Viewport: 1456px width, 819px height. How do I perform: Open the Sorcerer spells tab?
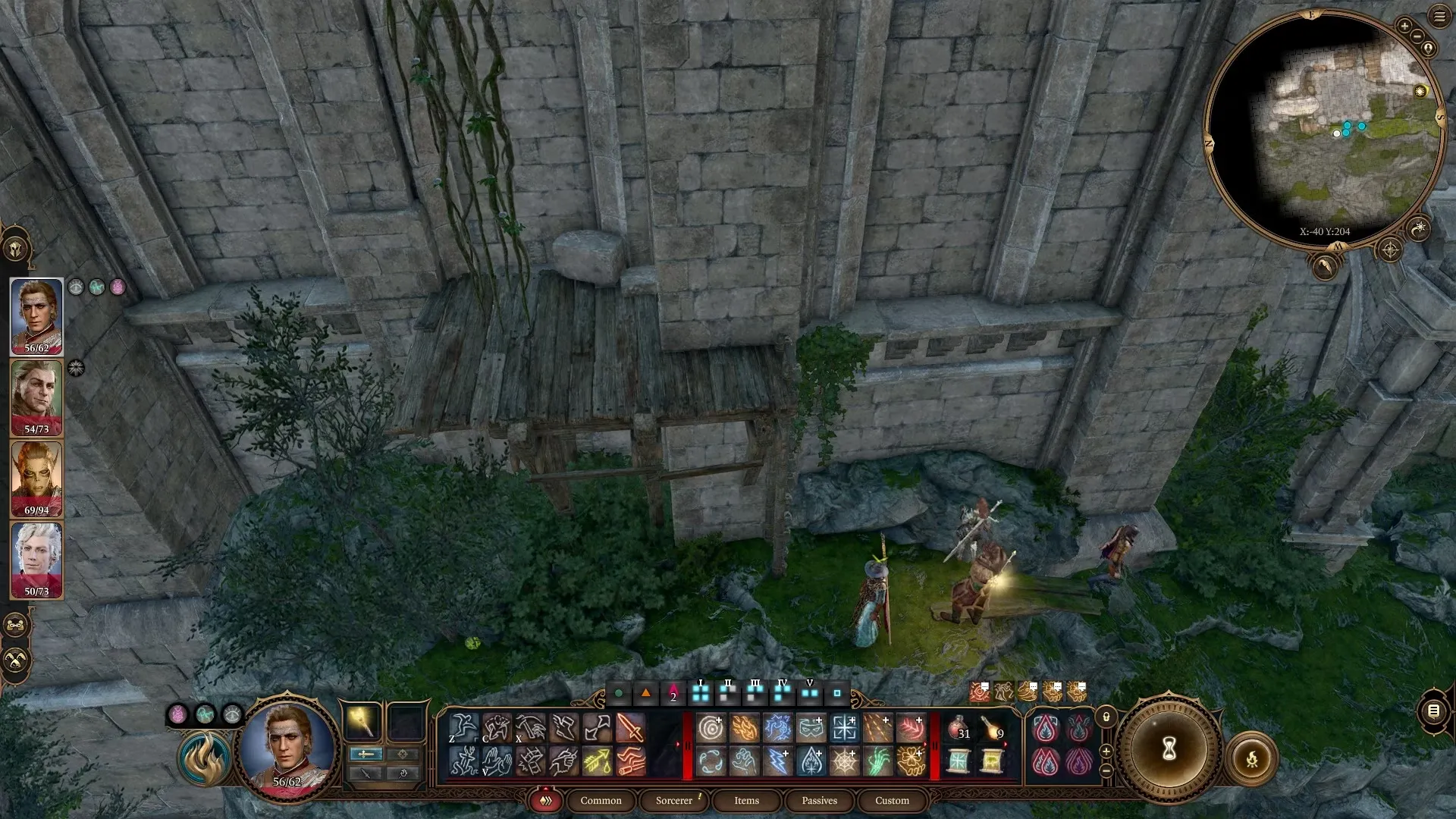pyautogui.click(x=674, y=800)
